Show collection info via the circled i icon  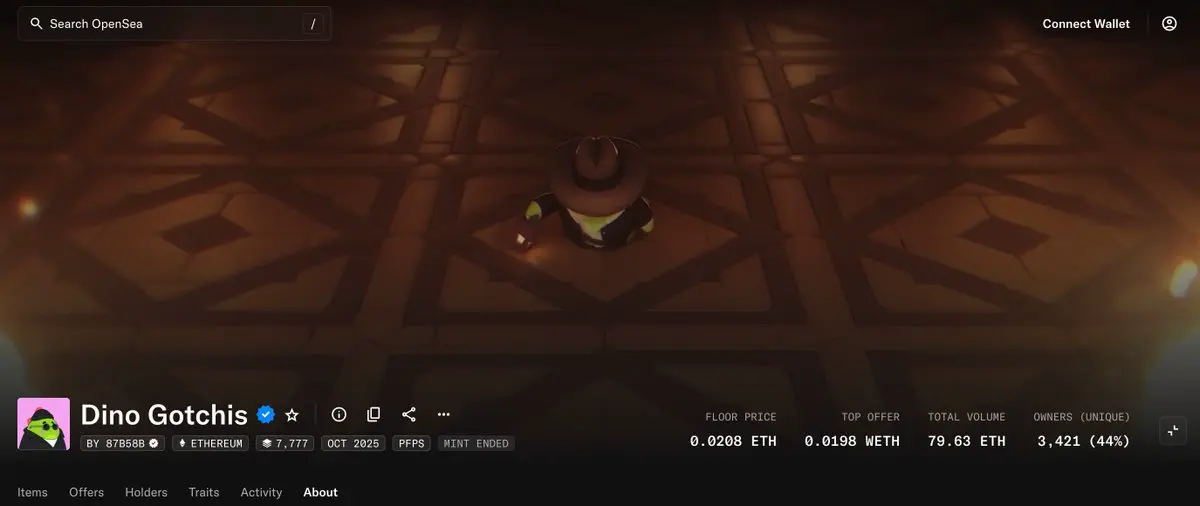click(x=339, y=414)
